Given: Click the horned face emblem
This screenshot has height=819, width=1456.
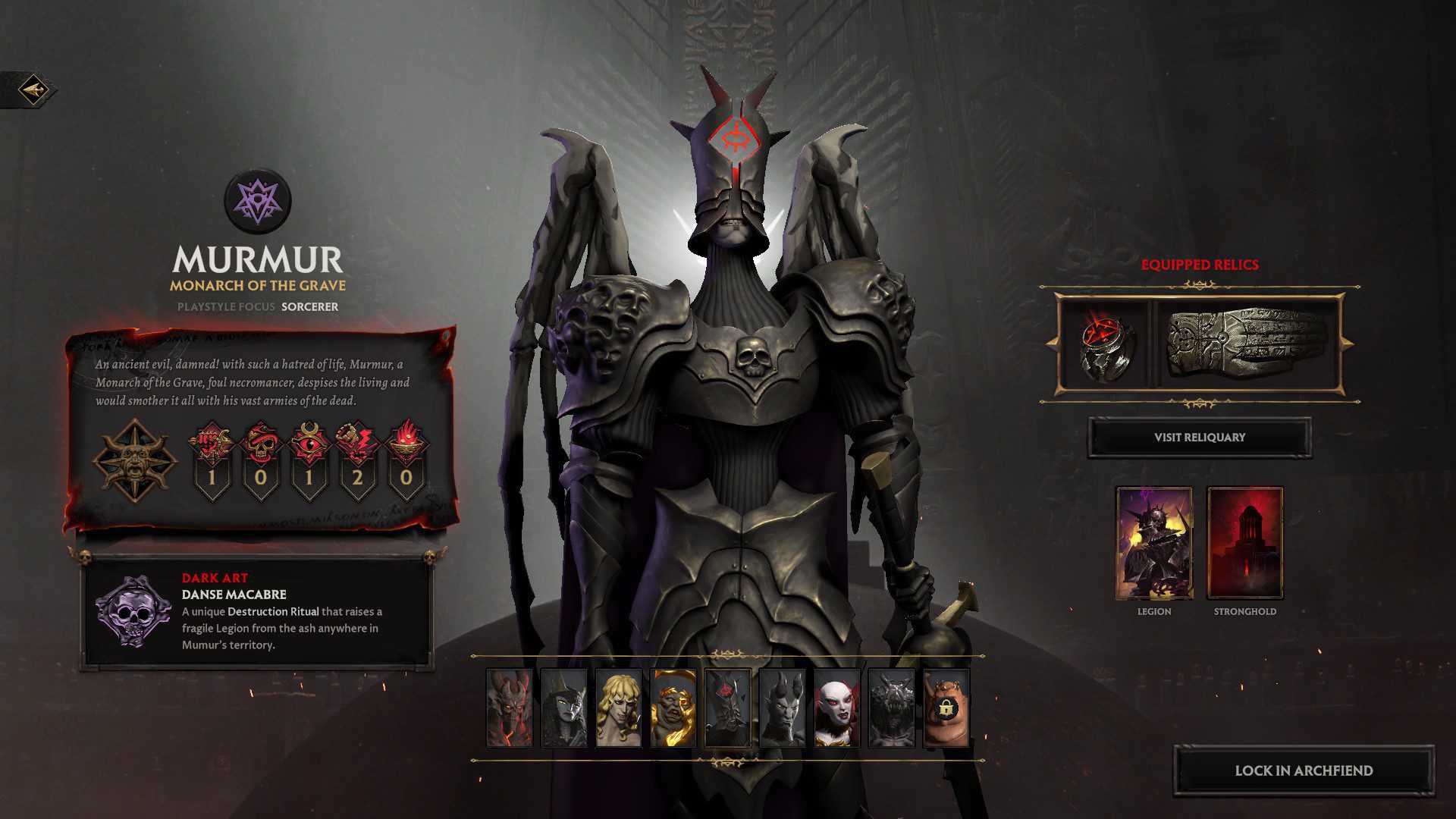Looking at the screenshot, I should click(x=134, y=460).
